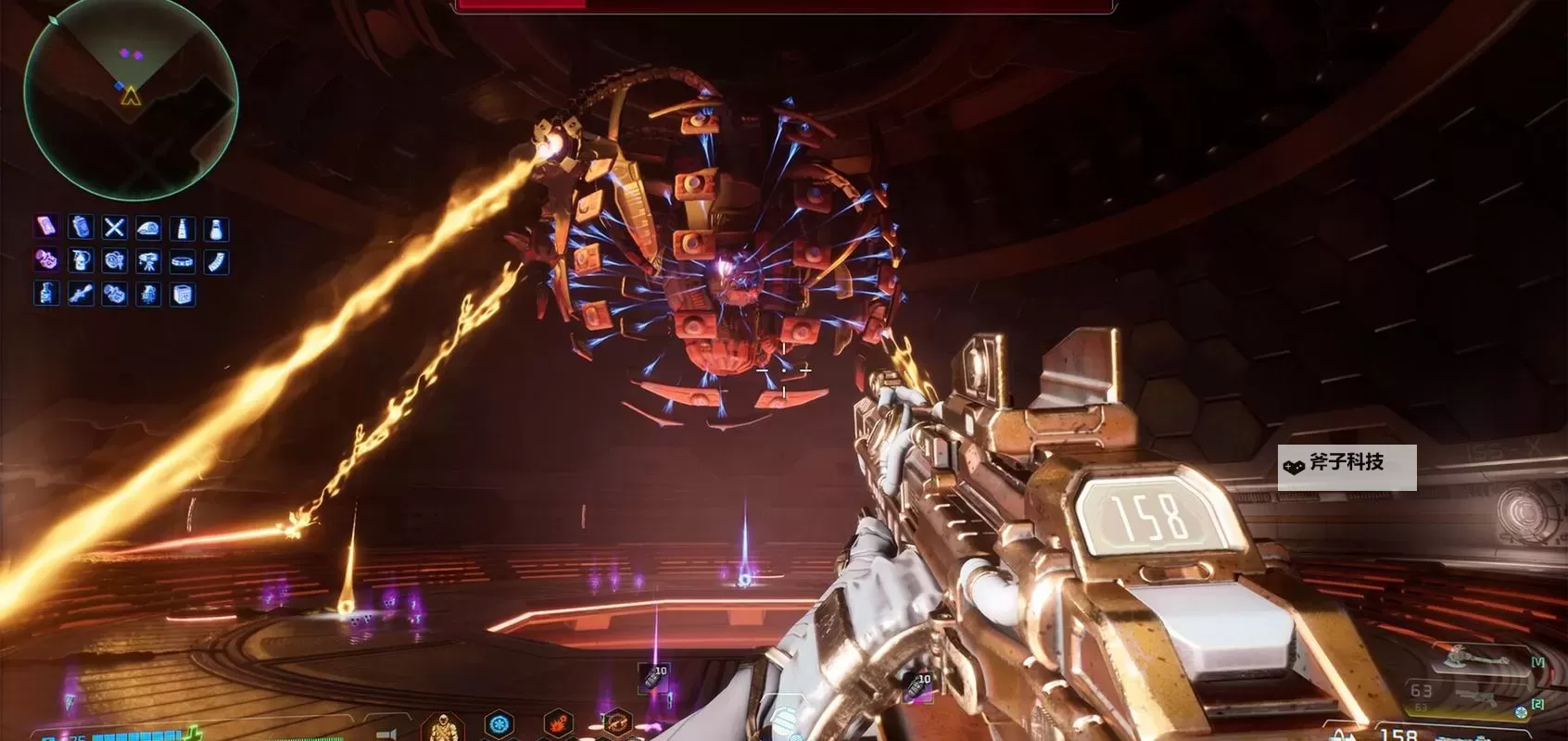Select the crossed sticks item icon
This screenshot has height=741, width=1568.
(114, 228)
